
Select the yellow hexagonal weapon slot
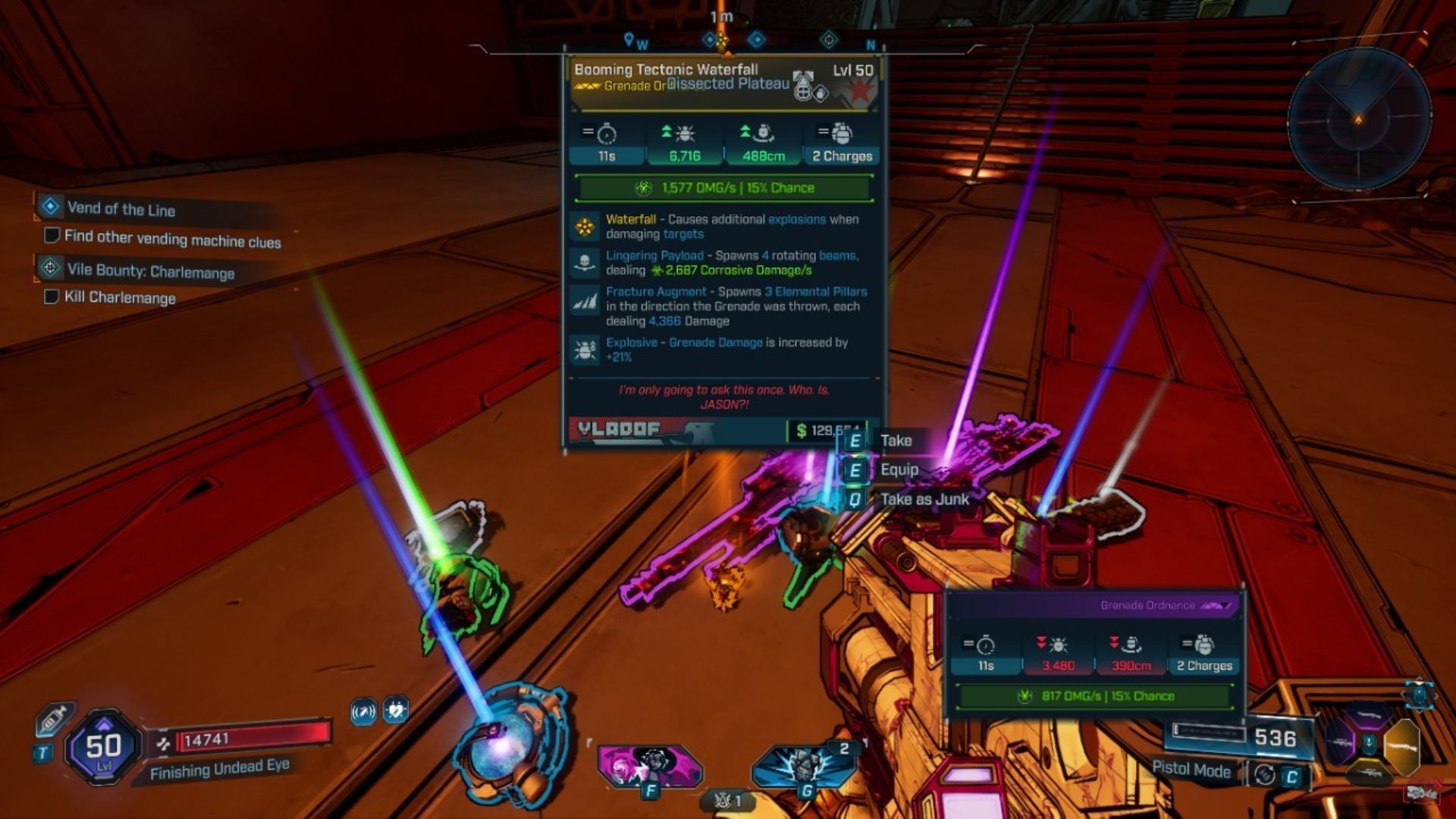[1401, 745]
